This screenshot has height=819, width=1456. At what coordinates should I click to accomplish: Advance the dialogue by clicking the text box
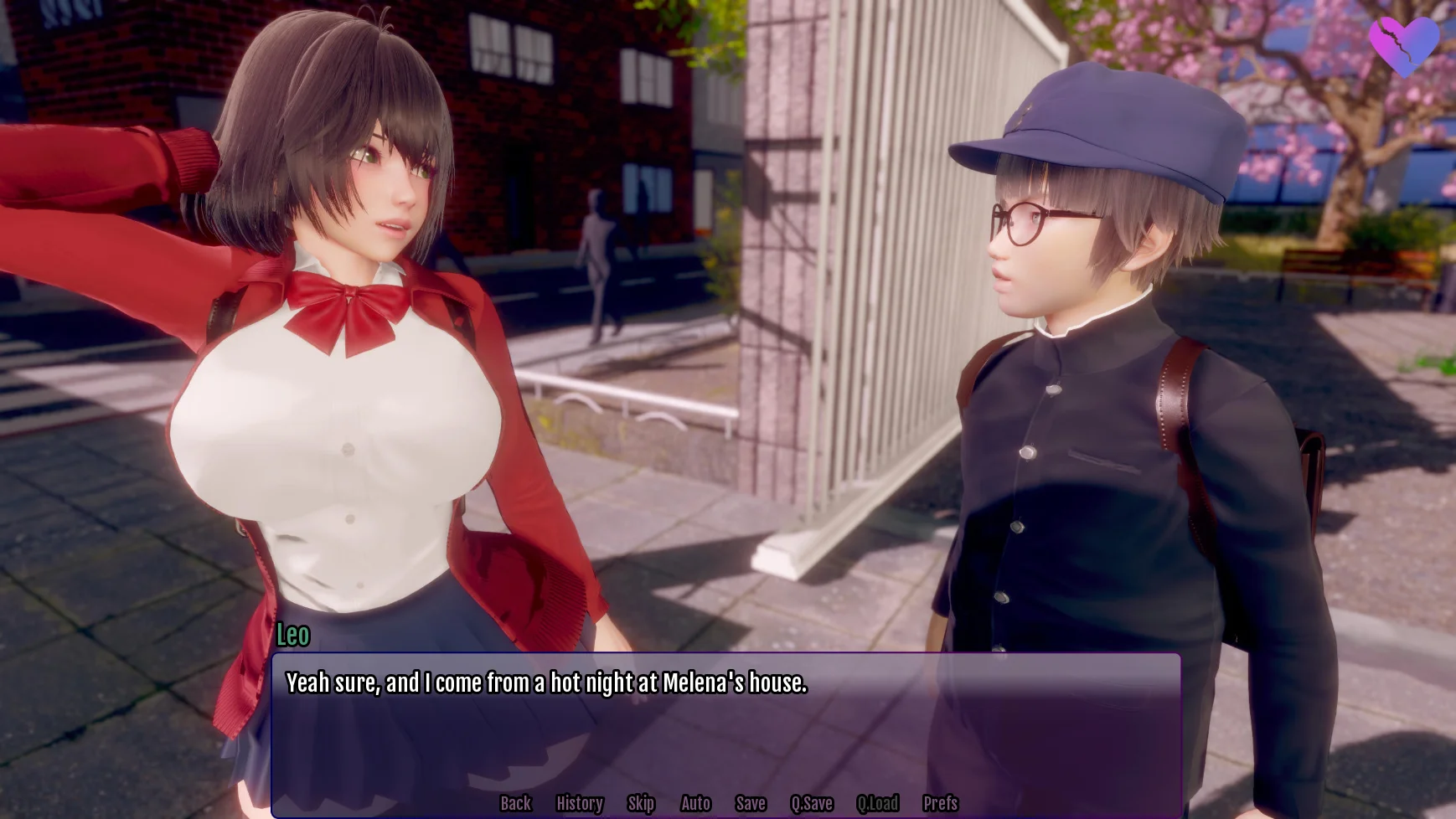[725, 729]
